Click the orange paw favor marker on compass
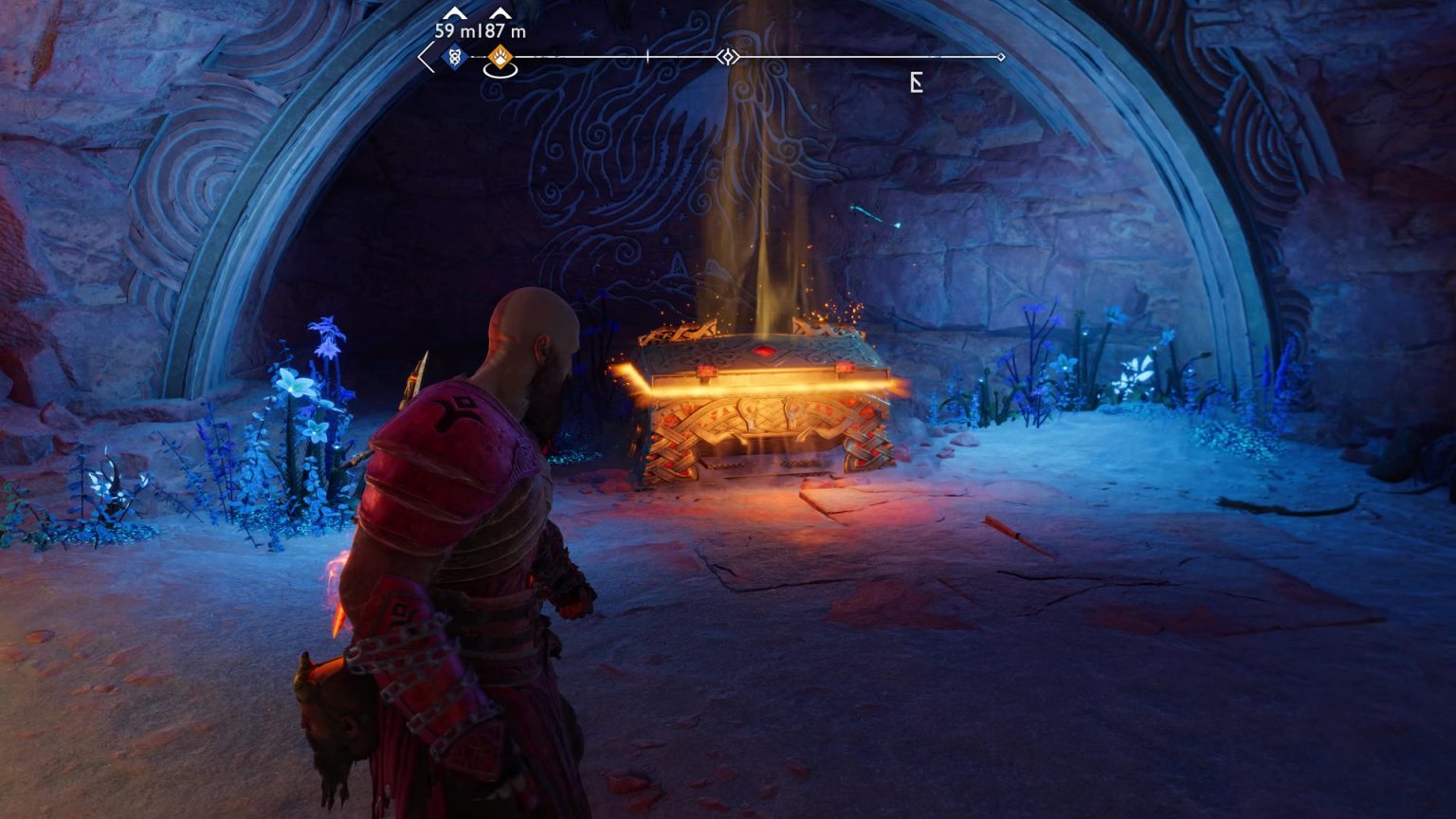Screen dimensions: 1456x819 [x=499, y=58]
